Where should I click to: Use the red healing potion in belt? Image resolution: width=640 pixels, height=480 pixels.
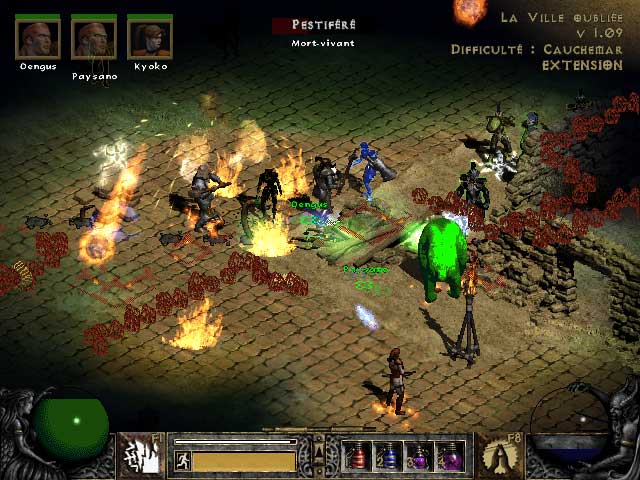click(x=358, y=456)
